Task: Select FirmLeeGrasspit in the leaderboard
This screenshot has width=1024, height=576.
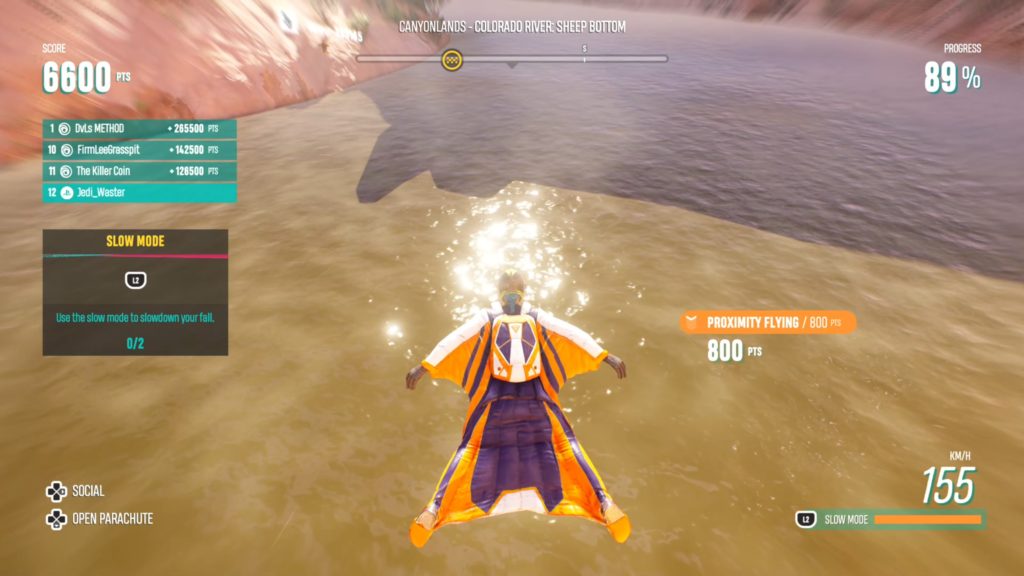Action: coord(139,150)
